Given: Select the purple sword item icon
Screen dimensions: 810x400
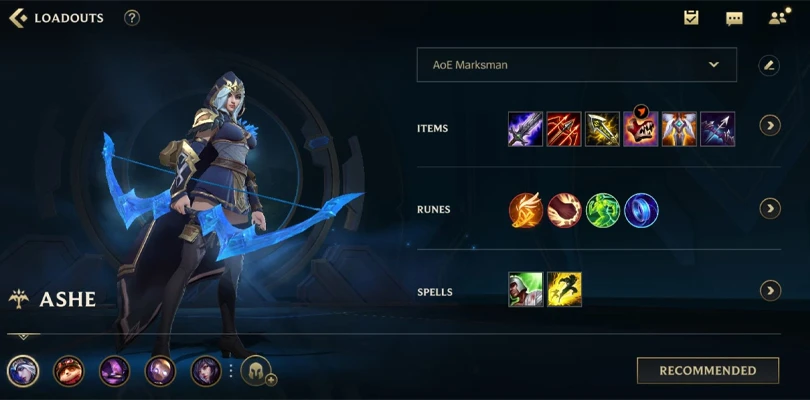Looking at the screenshot, I should click(525, 129).
